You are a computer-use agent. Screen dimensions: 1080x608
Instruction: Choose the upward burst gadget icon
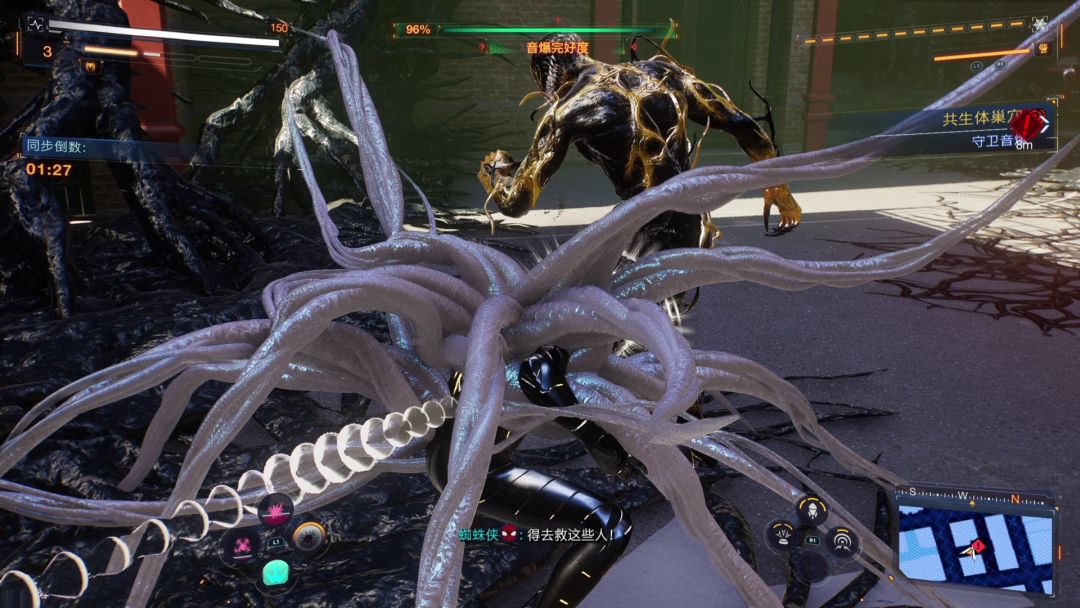[781, 536]
